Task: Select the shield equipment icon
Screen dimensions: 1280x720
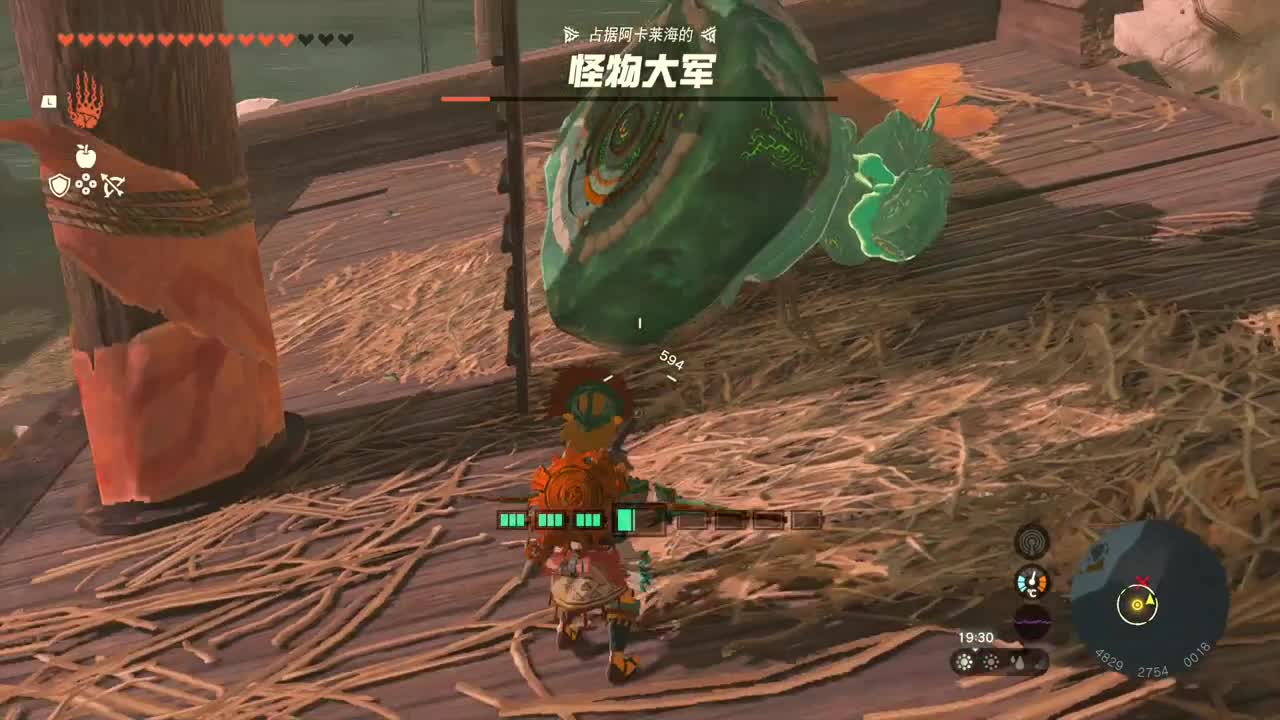Action: (59, 184)
